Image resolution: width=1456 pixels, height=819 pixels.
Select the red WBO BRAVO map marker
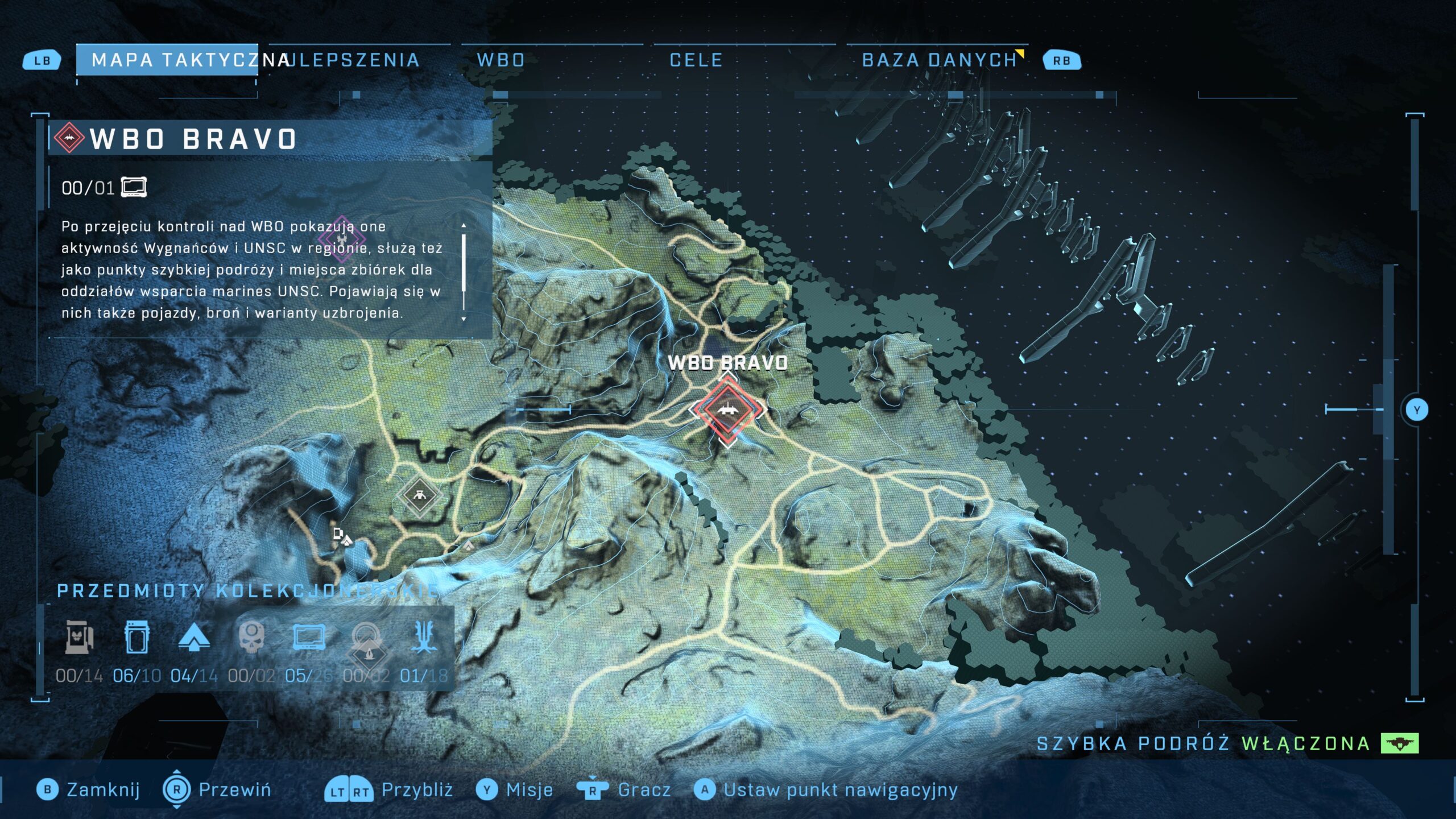click(727, 409)
